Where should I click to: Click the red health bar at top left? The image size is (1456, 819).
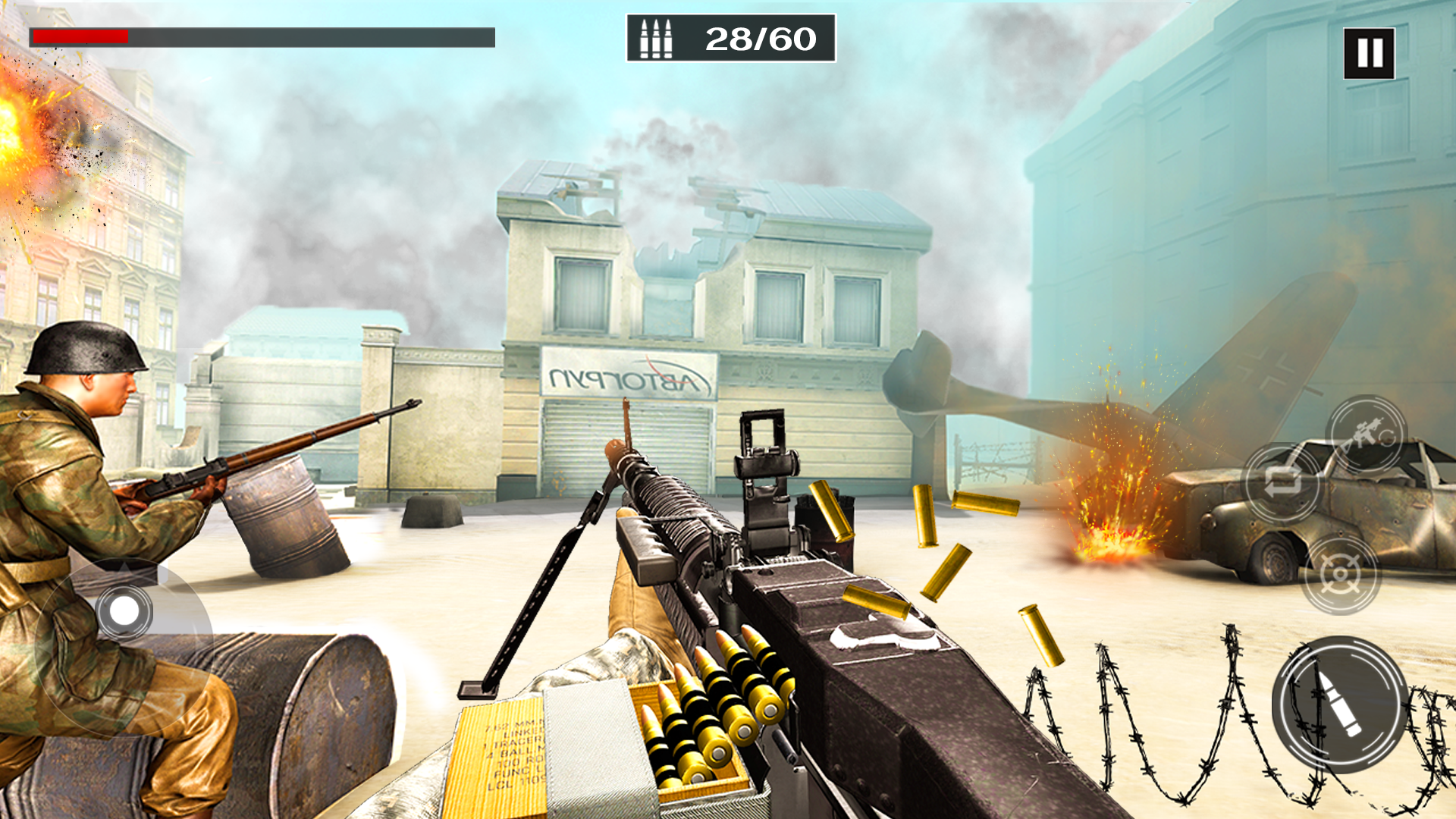coord(80,36)
